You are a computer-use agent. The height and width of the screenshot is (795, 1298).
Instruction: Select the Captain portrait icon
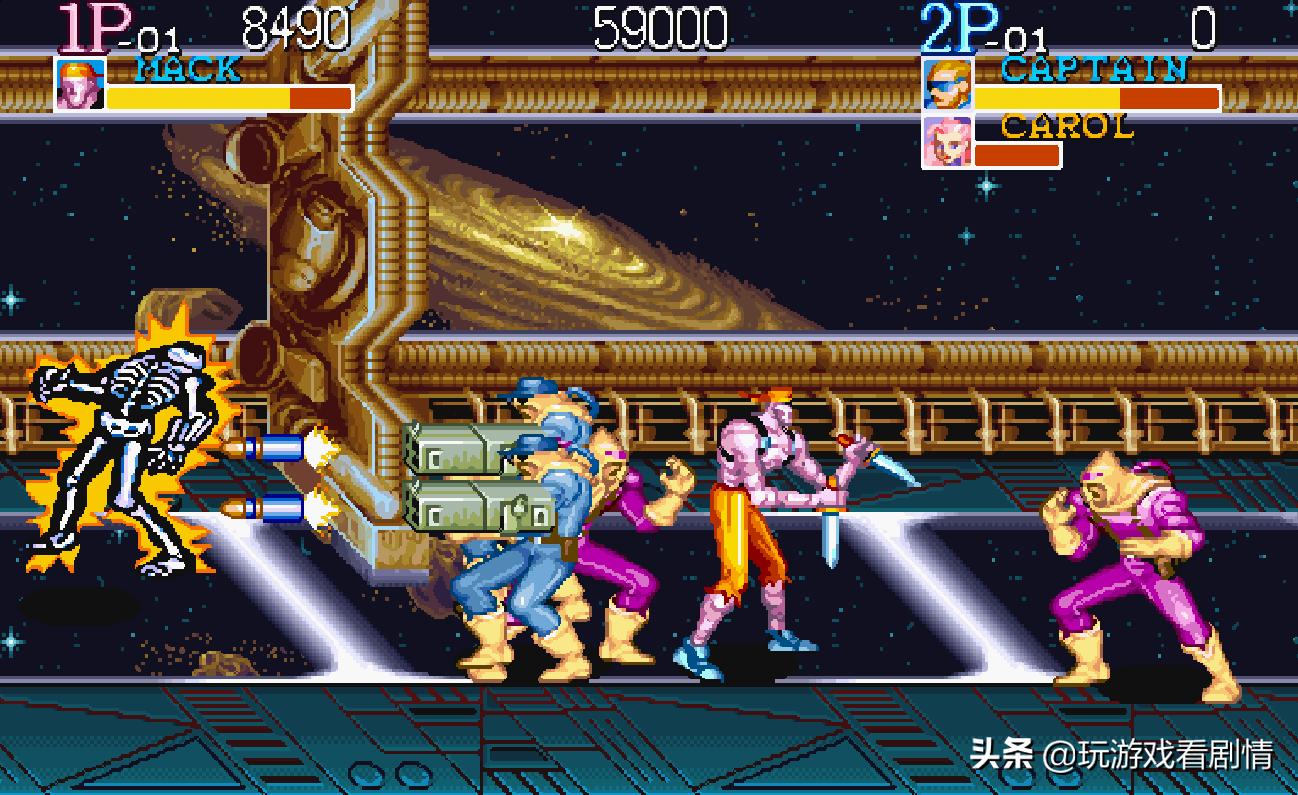[945, 84]
